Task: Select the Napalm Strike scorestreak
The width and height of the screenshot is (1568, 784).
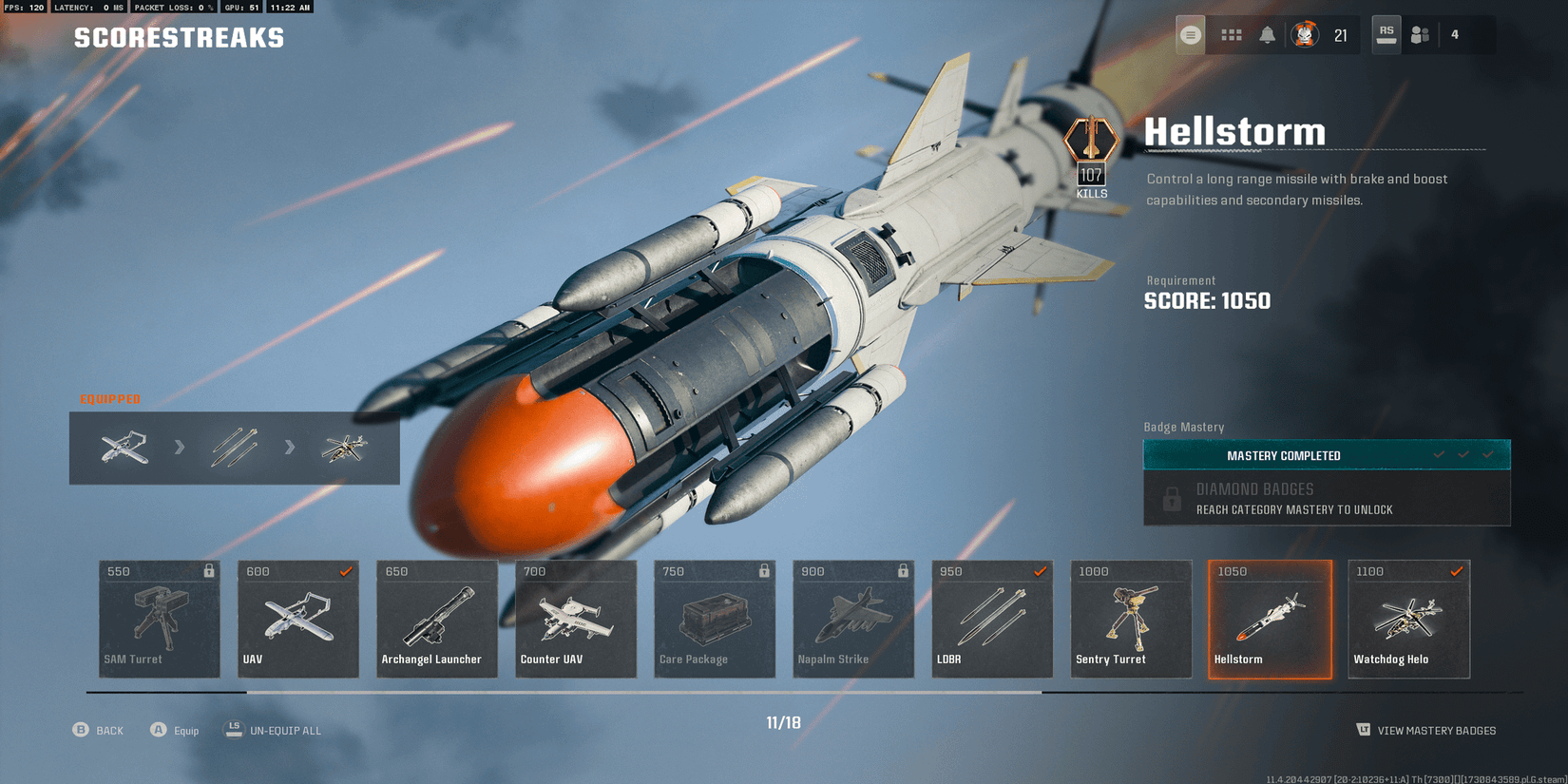Action: [852, 618]
